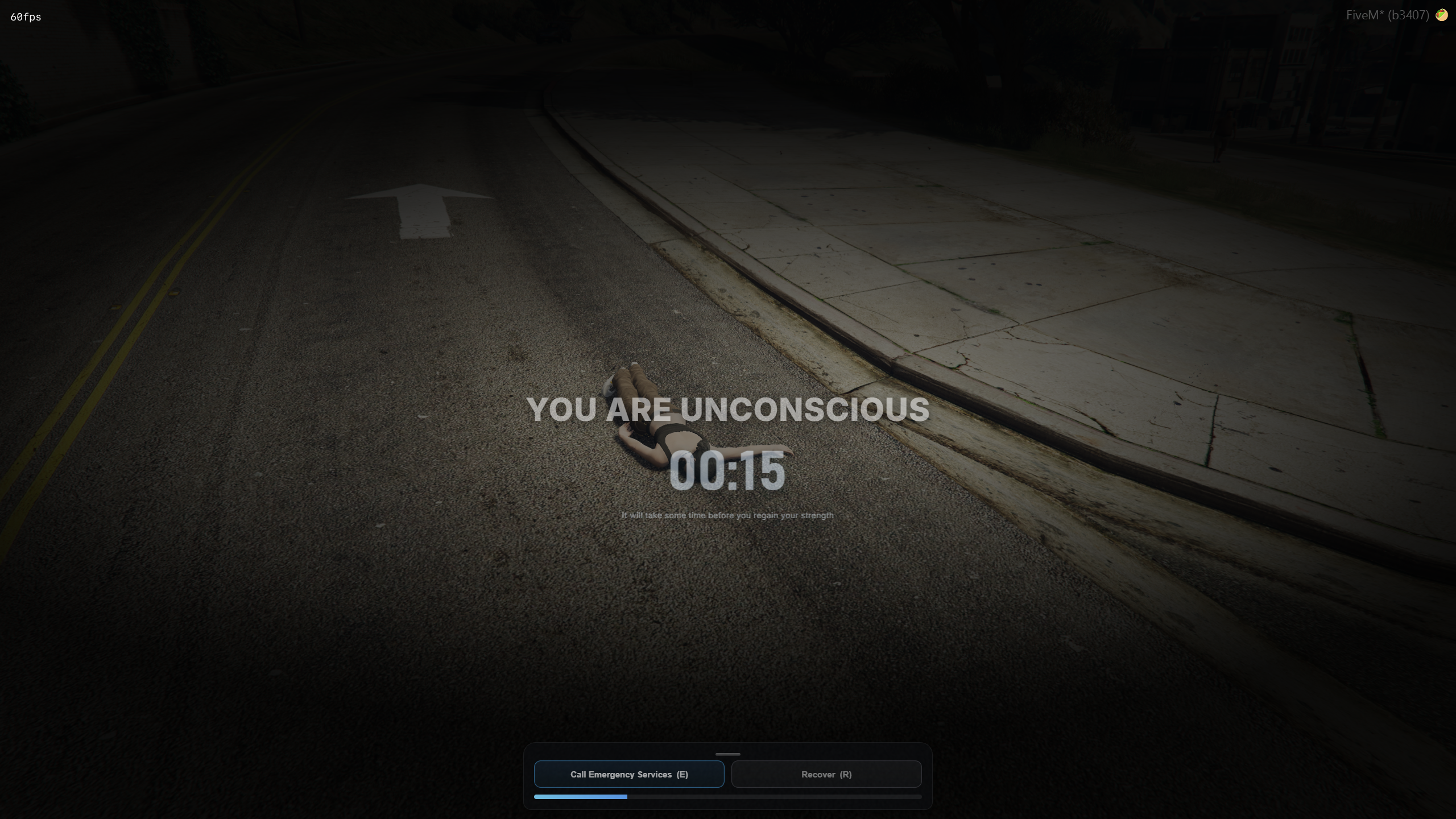The width and height of the screenshot is (1456, 819).
Task: Choose the Call Emergency Services button
Action: click(x=629, y=774)
